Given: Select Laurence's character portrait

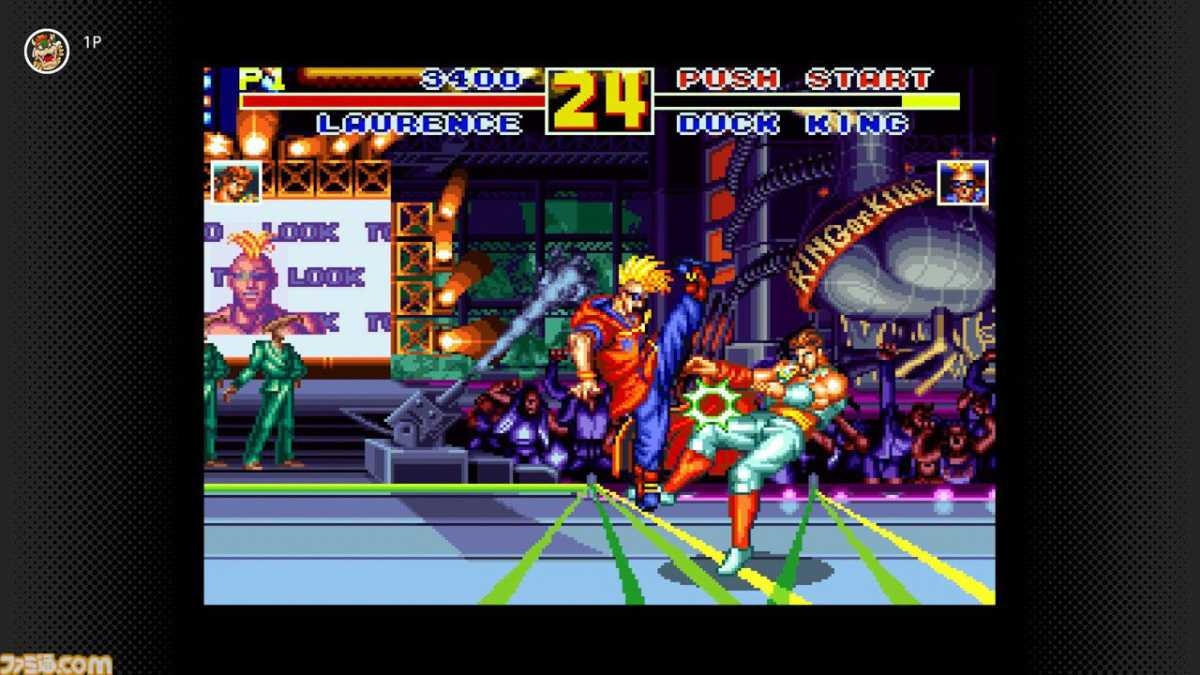Looking at the screenshot, I should 237,183.
